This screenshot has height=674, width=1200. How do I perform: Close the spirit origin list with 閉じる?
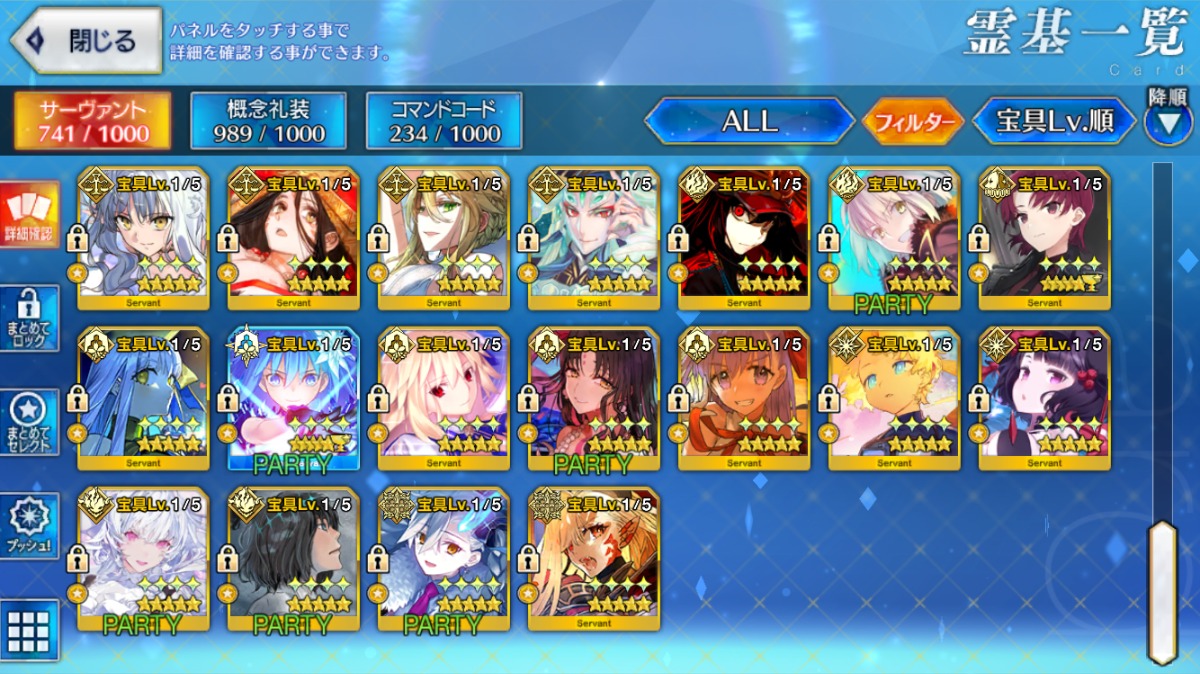(x=86, y=40)
